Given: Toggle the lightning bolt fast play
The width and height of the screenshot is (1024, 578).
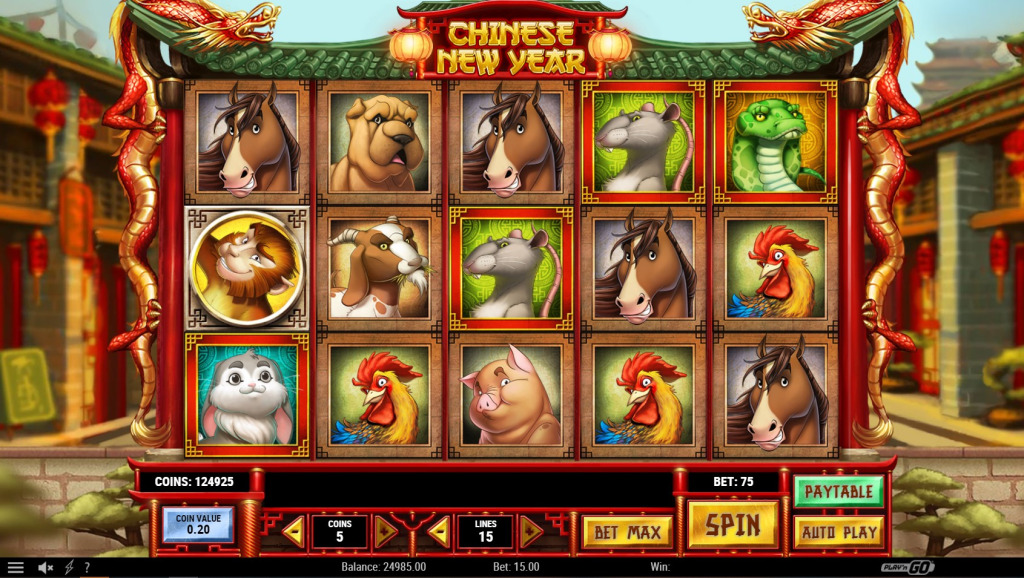Looking at the screenshot, I should coord(69,567).
